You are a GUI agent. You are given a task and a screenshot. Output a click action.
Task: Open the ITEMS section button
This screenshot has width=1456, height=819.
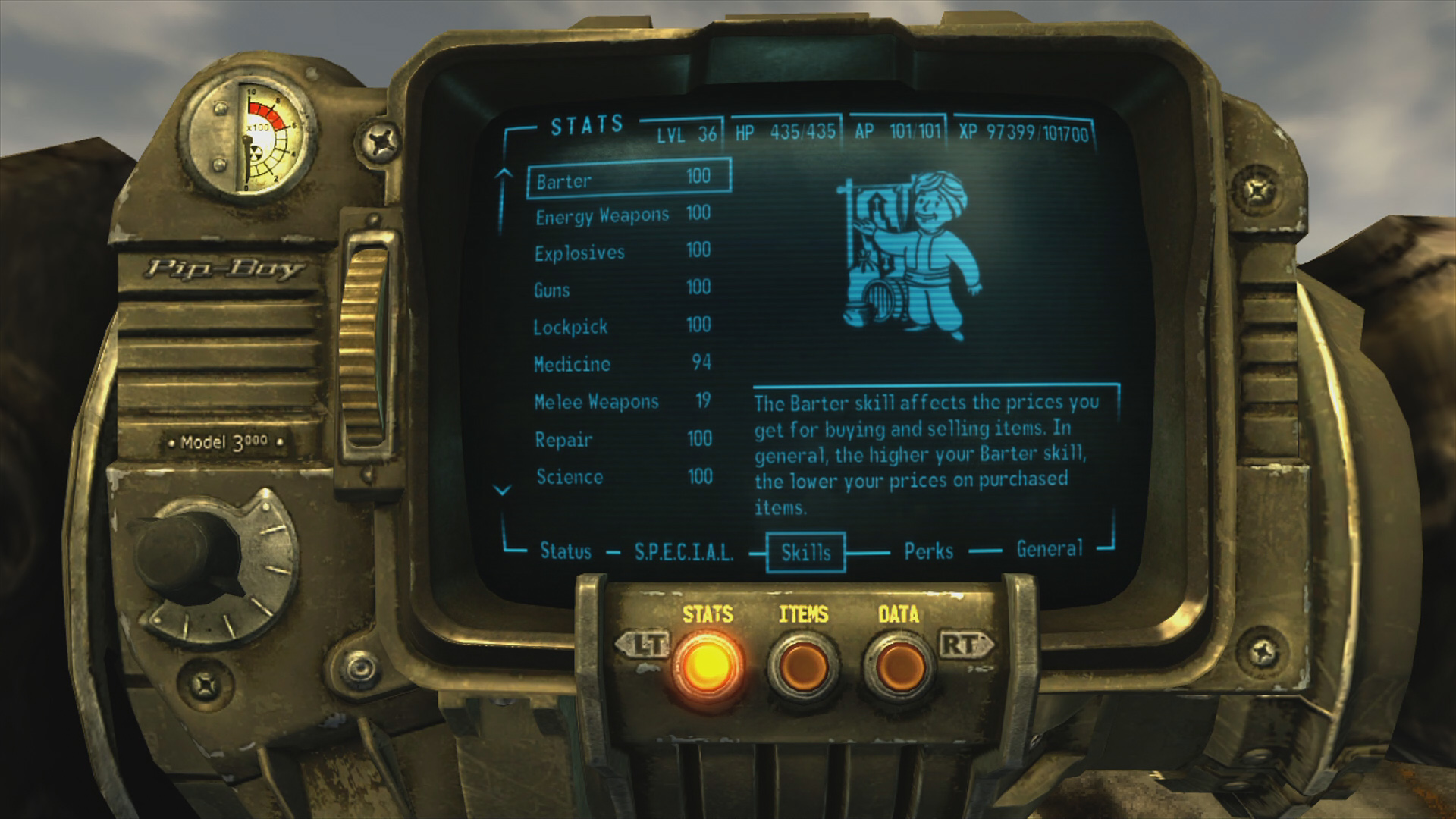pos(803,664)
